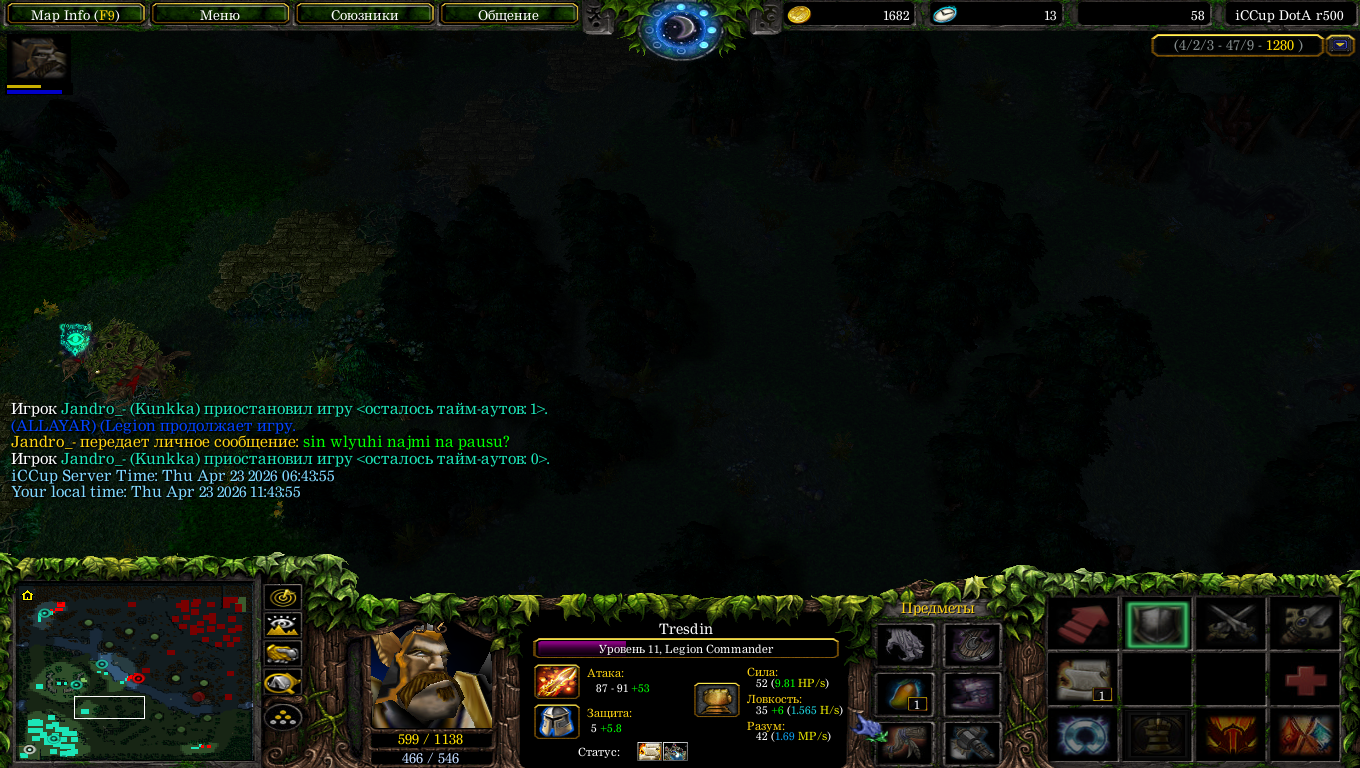Viewport: 1360px width, 768px height.
Task: Select the hammer item in inventory
Action: click(x=972, y=742)
